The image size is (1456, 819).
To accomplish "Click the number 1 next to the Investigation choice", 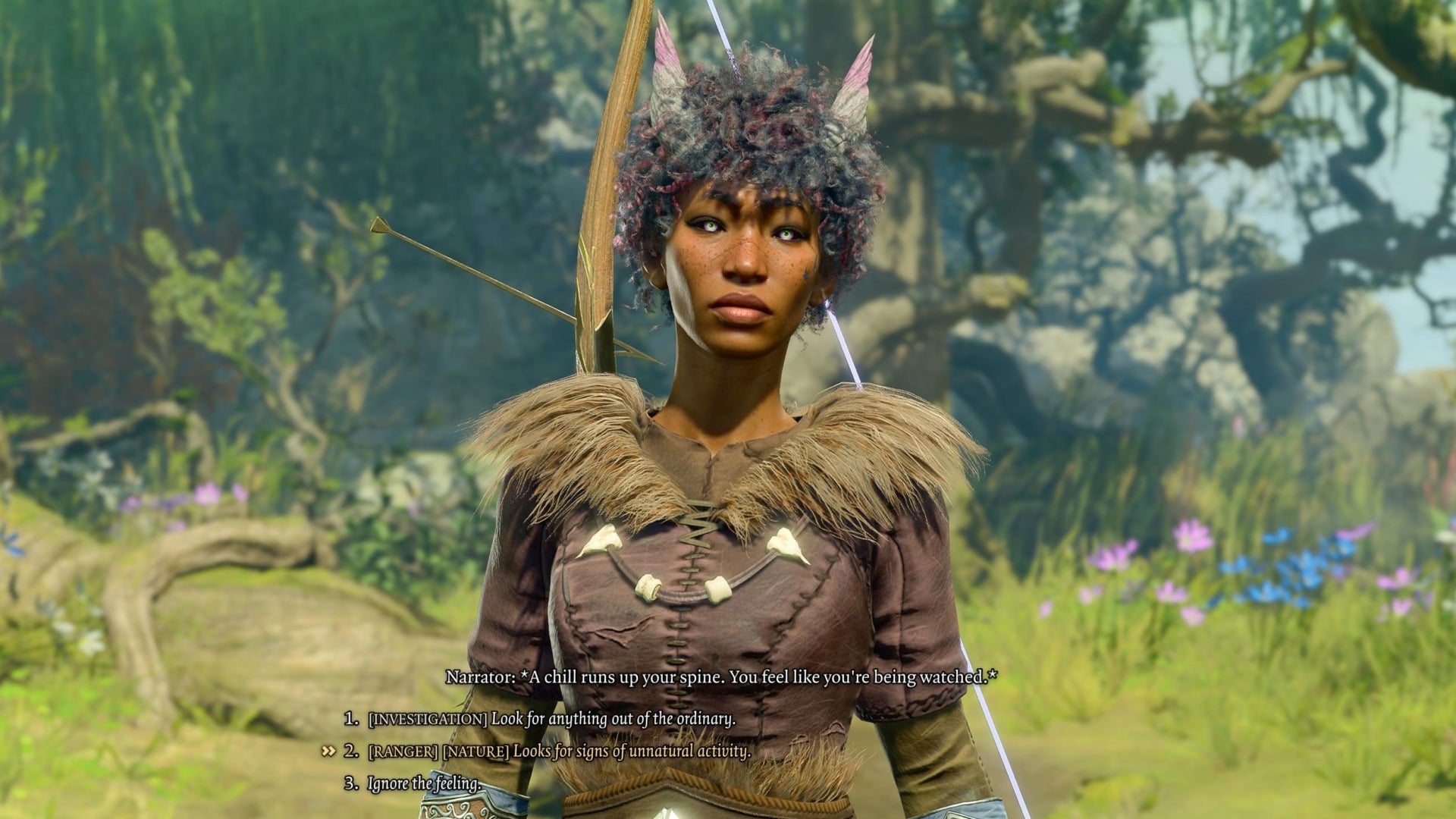I will click(349, 717).
